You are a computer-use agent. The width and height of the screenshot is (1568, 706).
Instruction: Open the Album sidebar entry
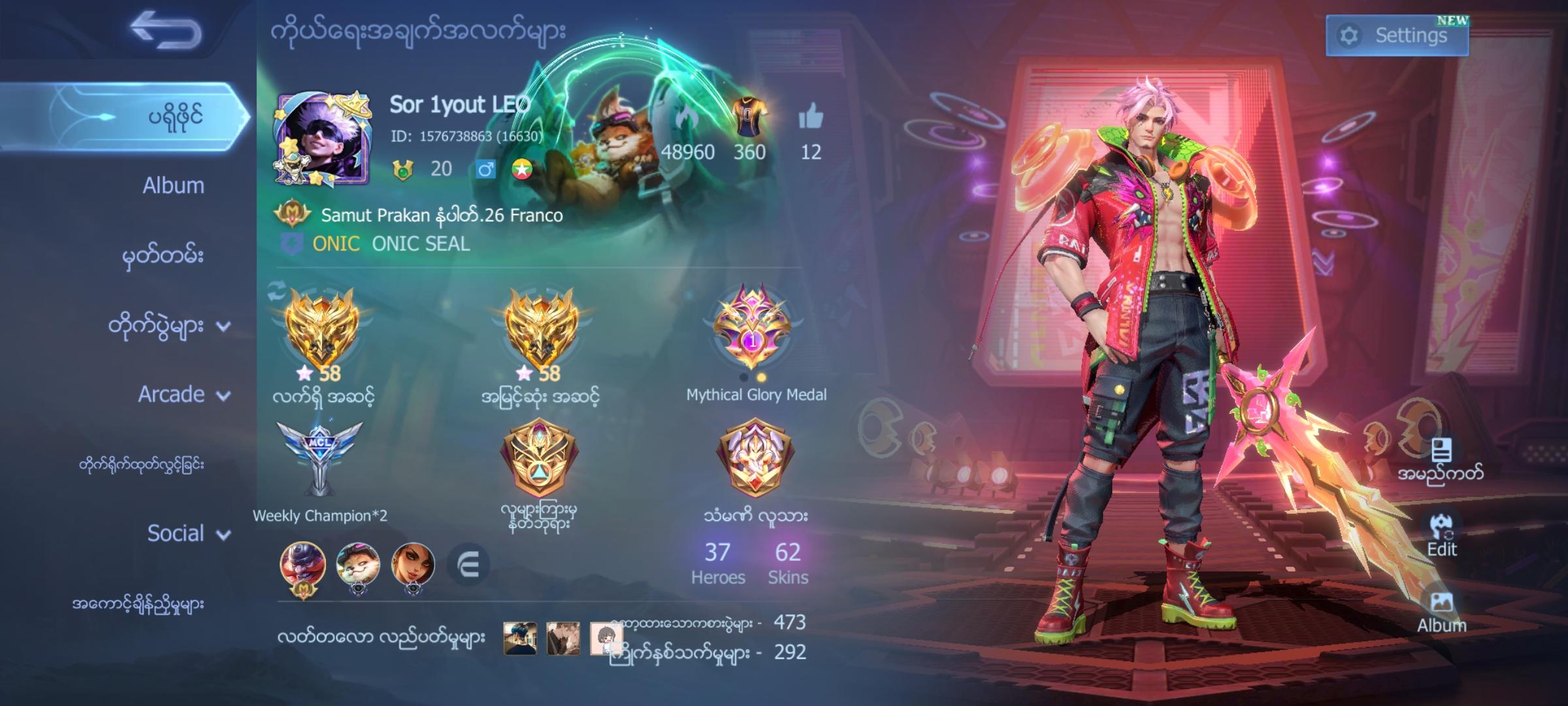click(172, 185)
